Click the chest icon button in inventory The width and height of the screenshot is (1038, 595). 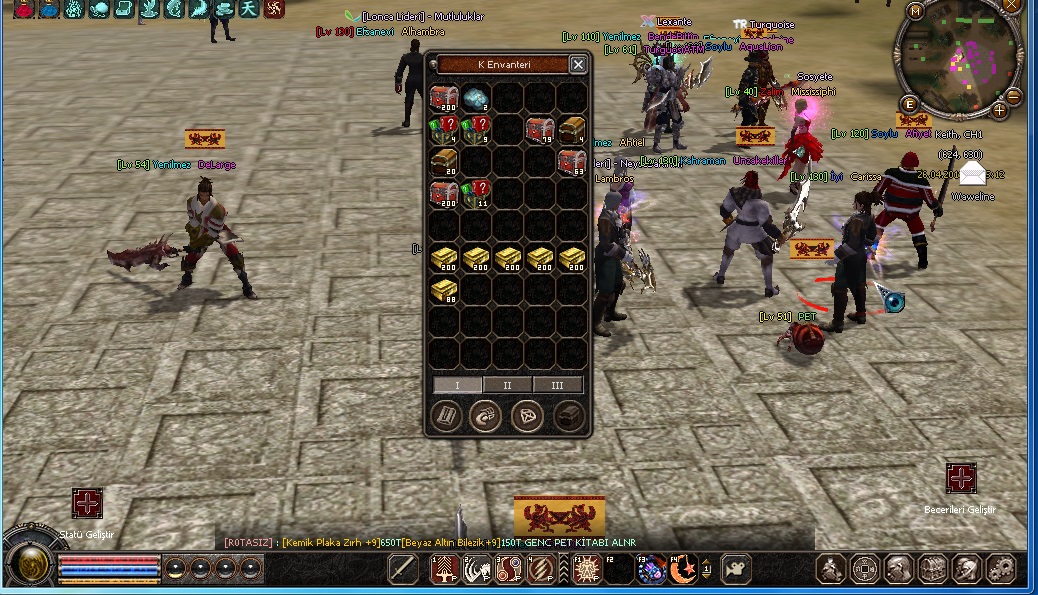pyautogui.click(x=569, y=417)
